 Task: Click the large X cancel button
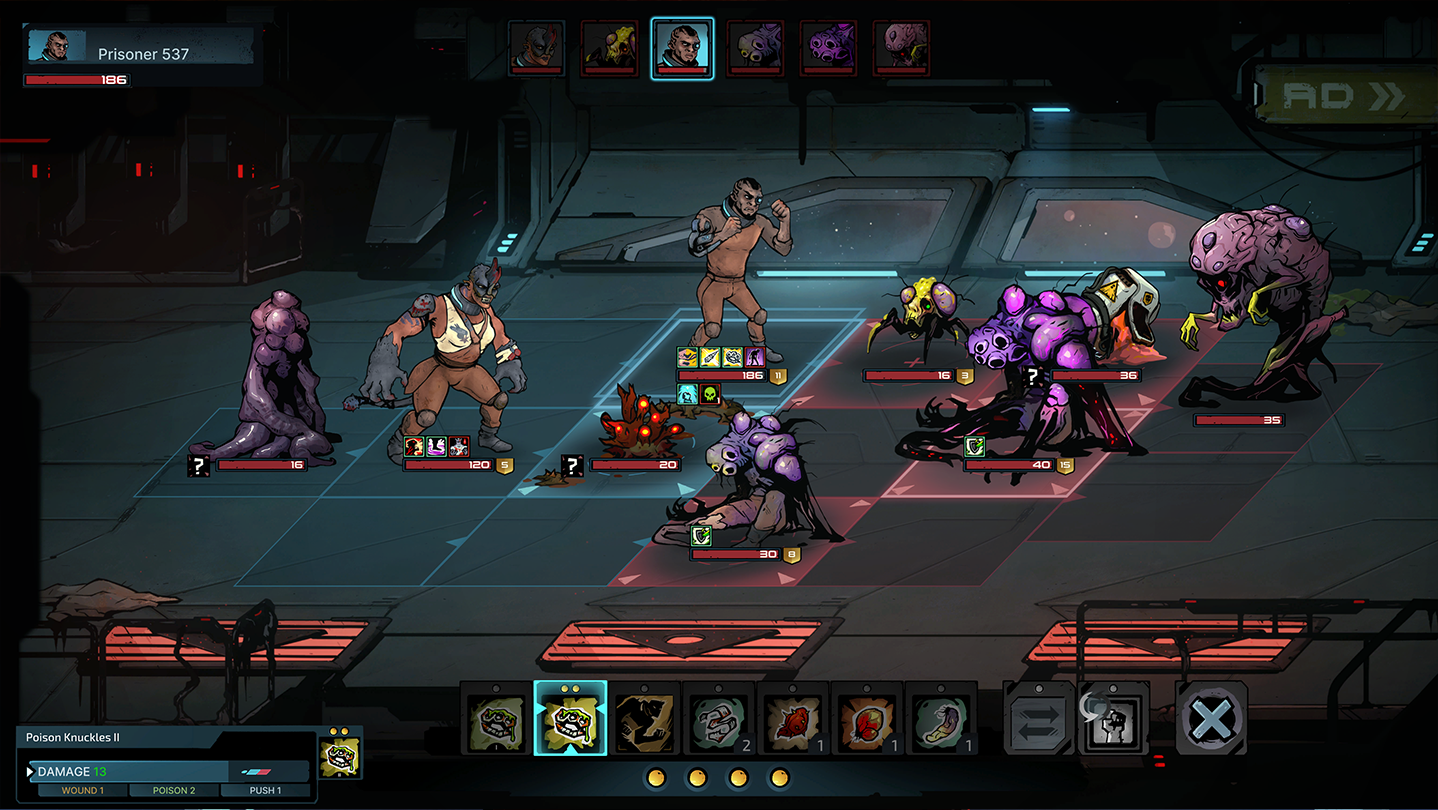click(x=1211, y=719)
